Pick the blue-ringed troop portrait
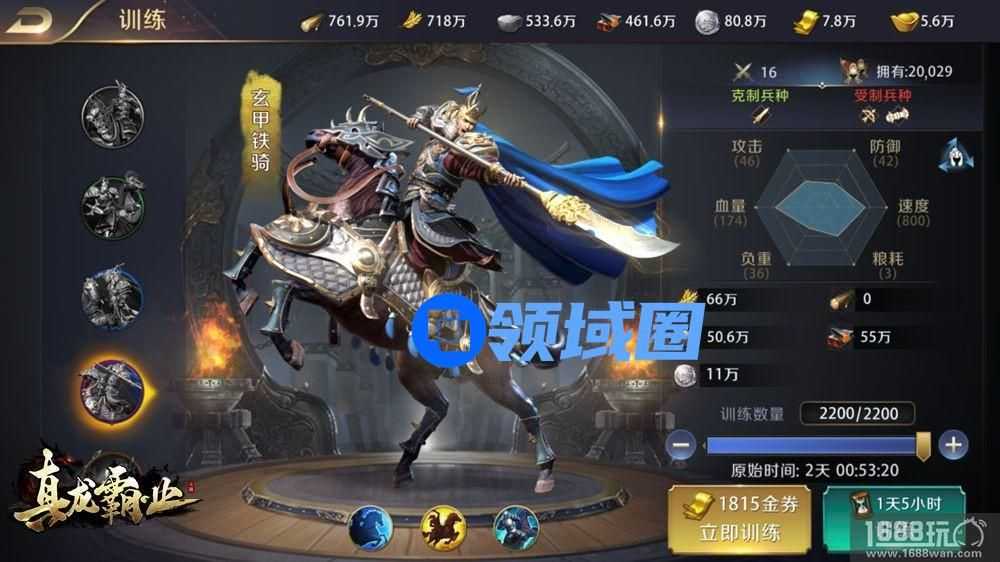This screenshot has width=1000, height=562. (x=112, y=297)
